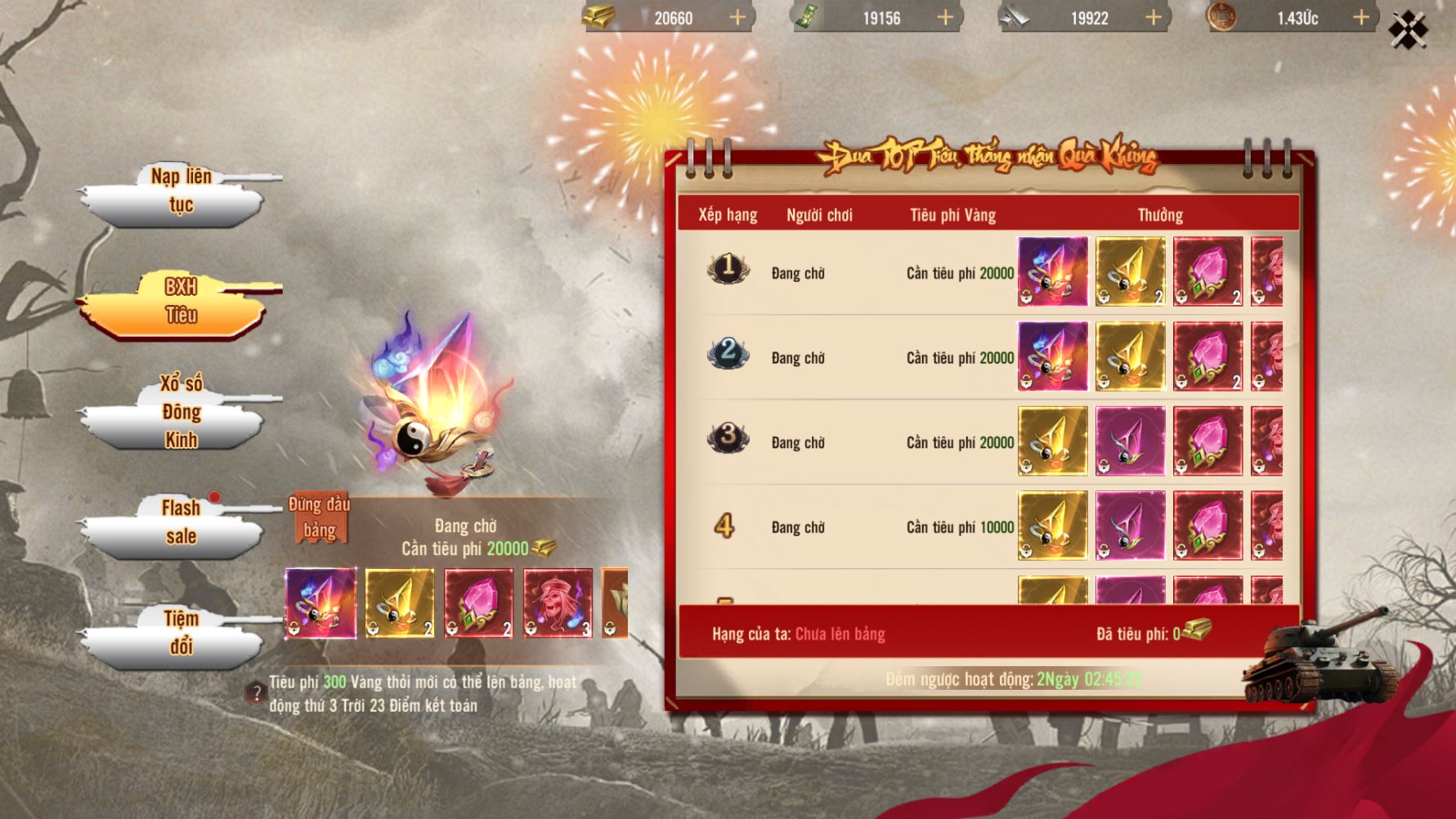Inspect the red skull mask reward under leader
This screenshot has height=819, width=1456.
(558, 603)
